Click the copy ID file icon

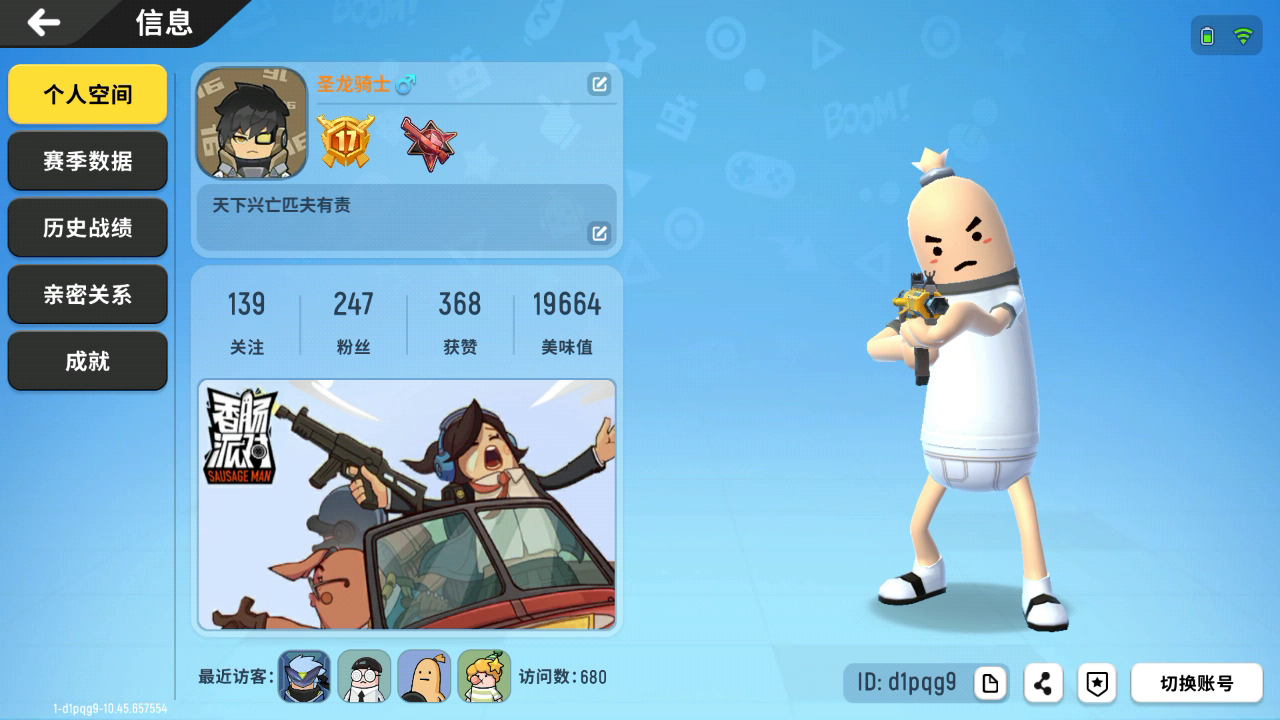tap(990, 682)
